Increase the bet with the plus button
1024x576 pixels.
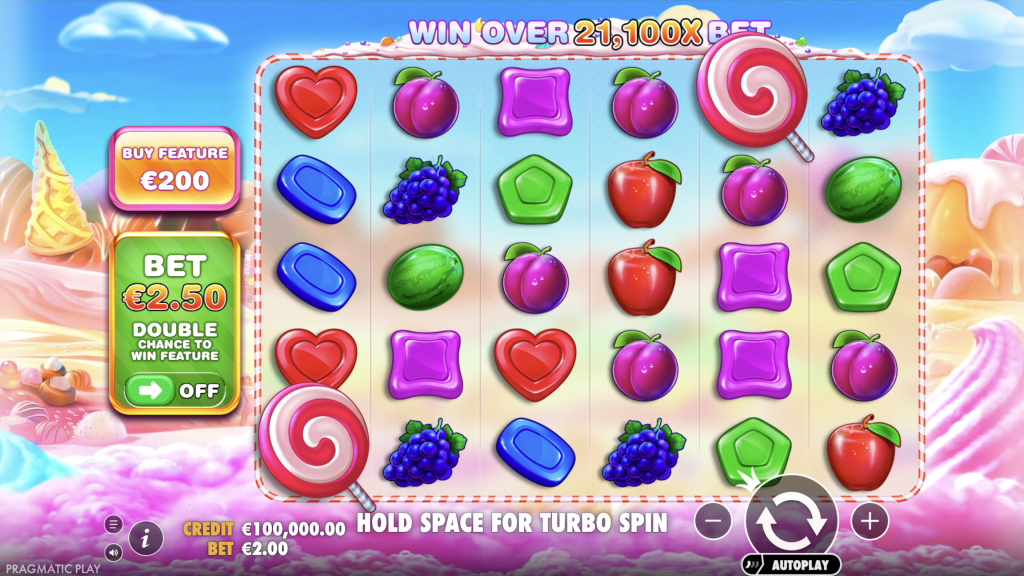[869, 521]
